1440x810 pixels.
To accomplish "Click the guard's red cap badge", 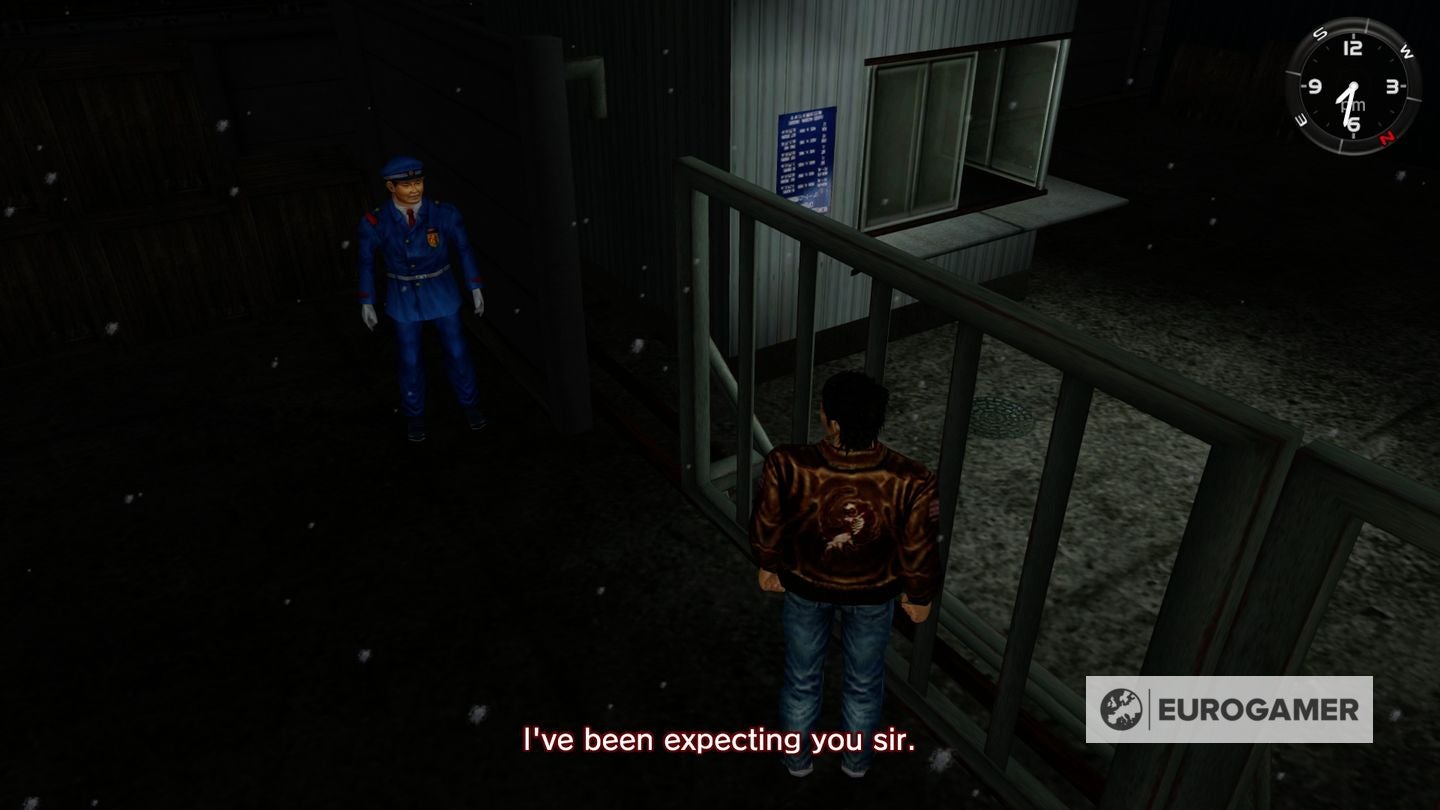I will pos(411,173).
